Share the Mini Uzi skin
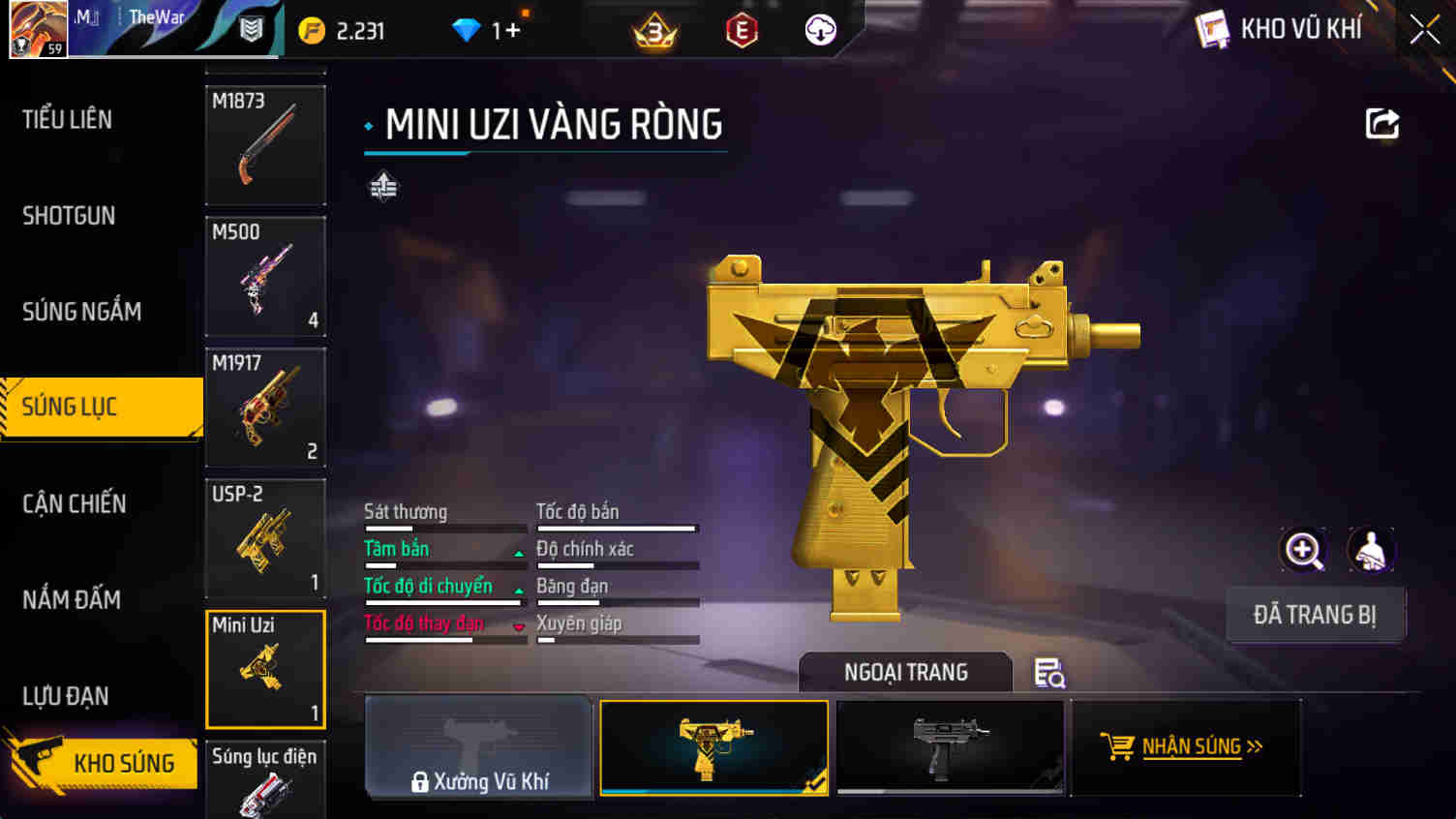 pyautogui.click(x=1381, y=124)
